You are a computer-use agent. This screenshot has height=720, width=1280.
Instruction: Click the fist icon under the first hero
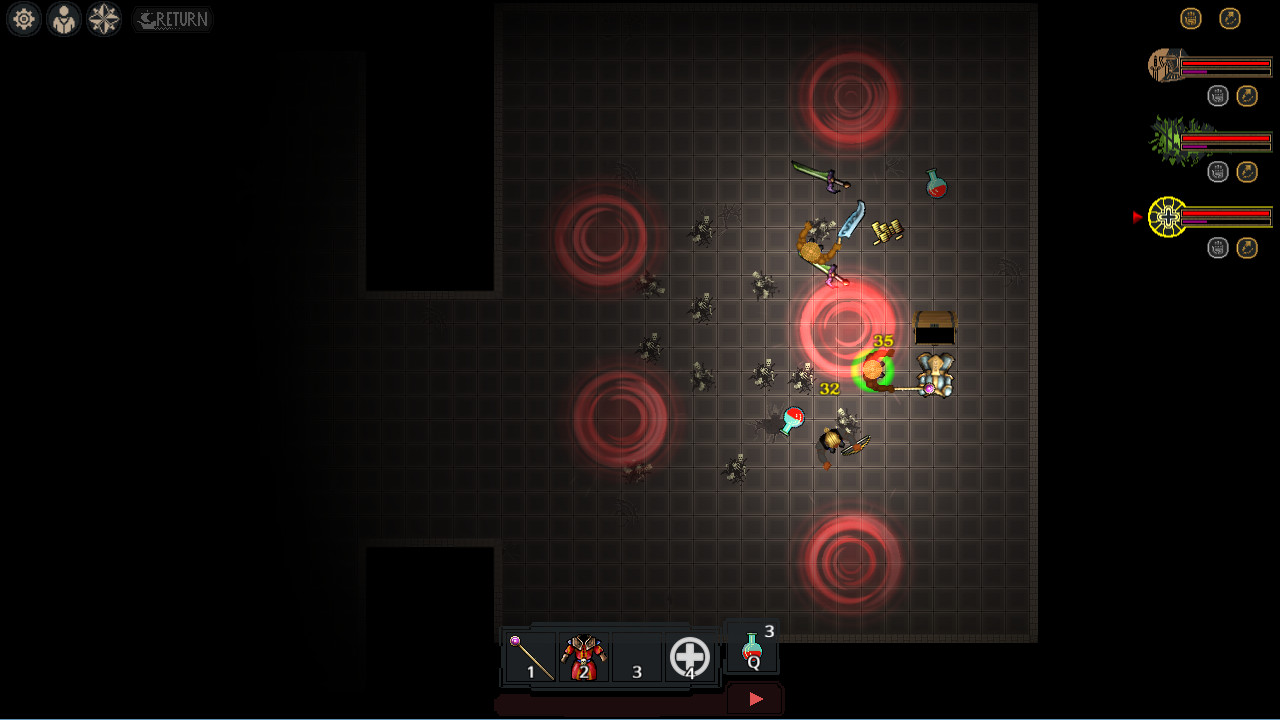point(1218,95)
